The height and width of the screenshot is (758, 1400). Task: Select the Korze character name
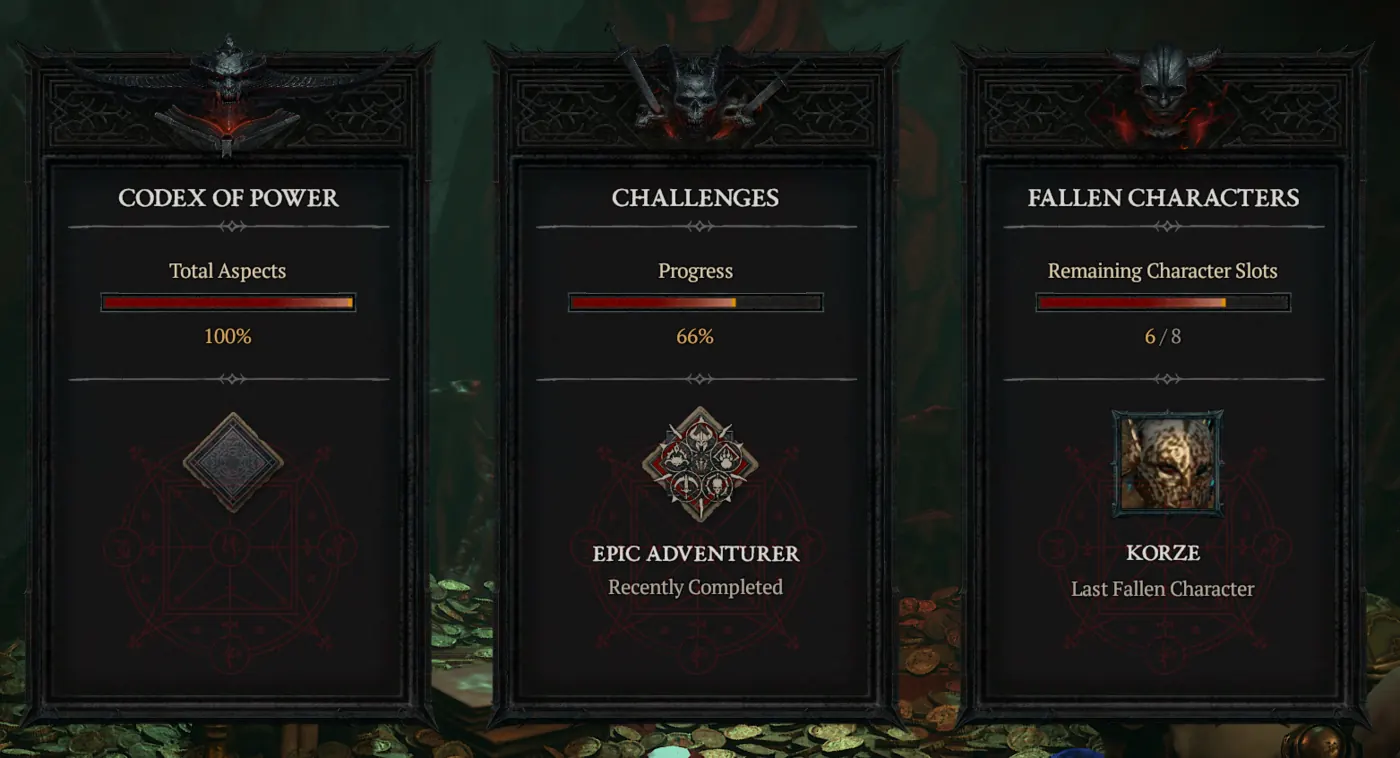pos(1162,553)
